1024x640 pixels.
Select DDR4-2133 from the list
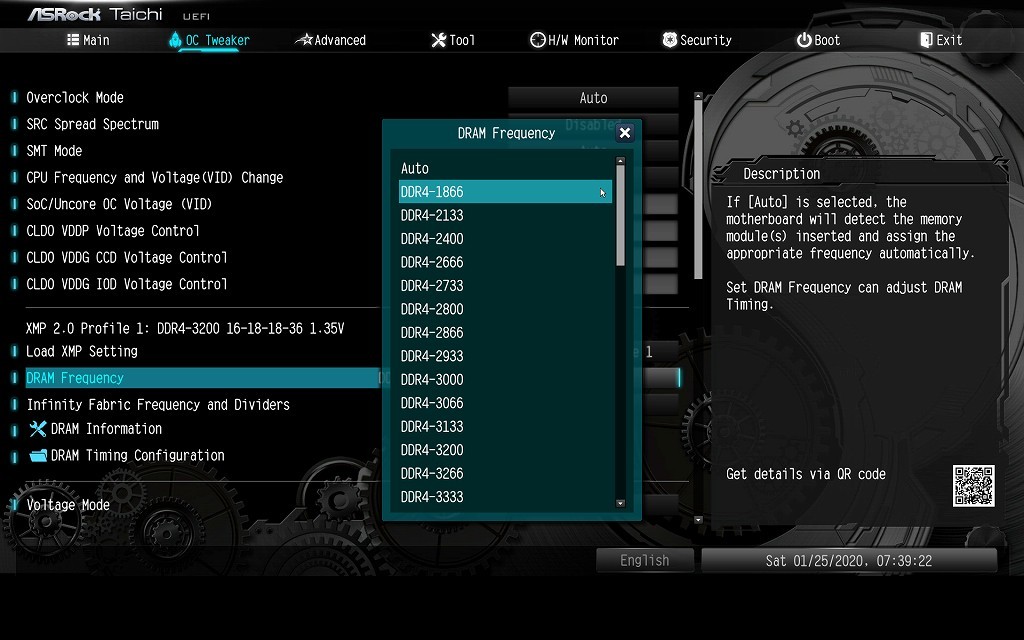pyautogui.click(x=432, y=215)
